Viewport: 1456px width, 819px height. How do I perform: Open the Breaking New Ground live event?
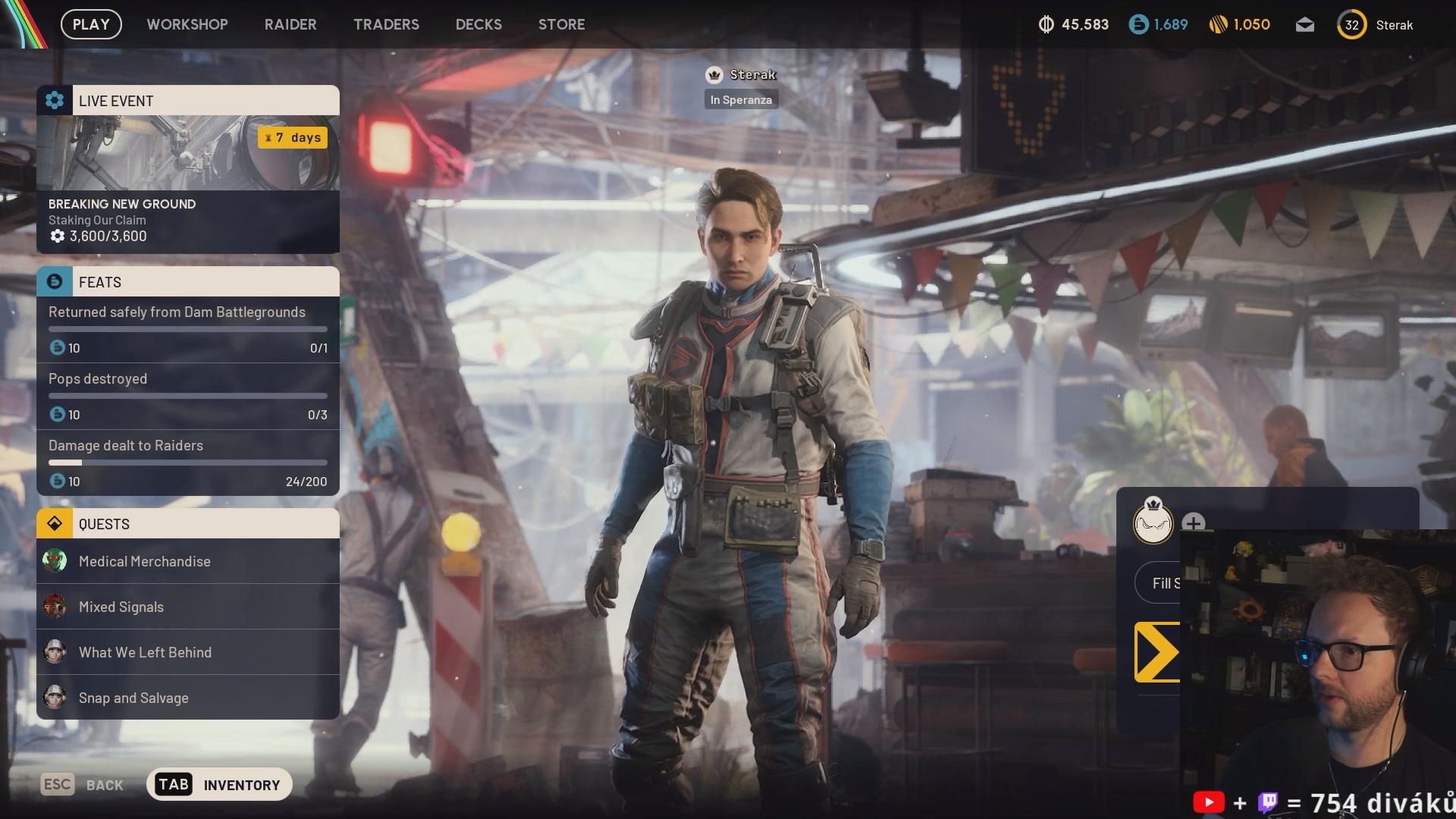[188, 184]
